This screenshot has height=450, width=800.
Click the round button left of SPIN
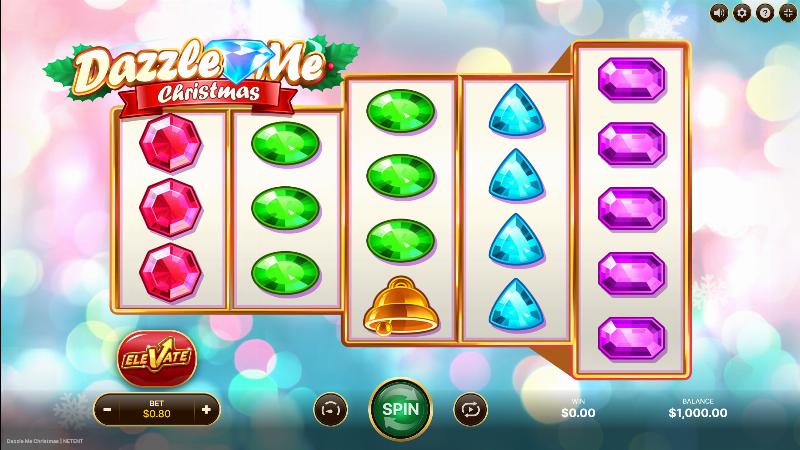point(329,409)
